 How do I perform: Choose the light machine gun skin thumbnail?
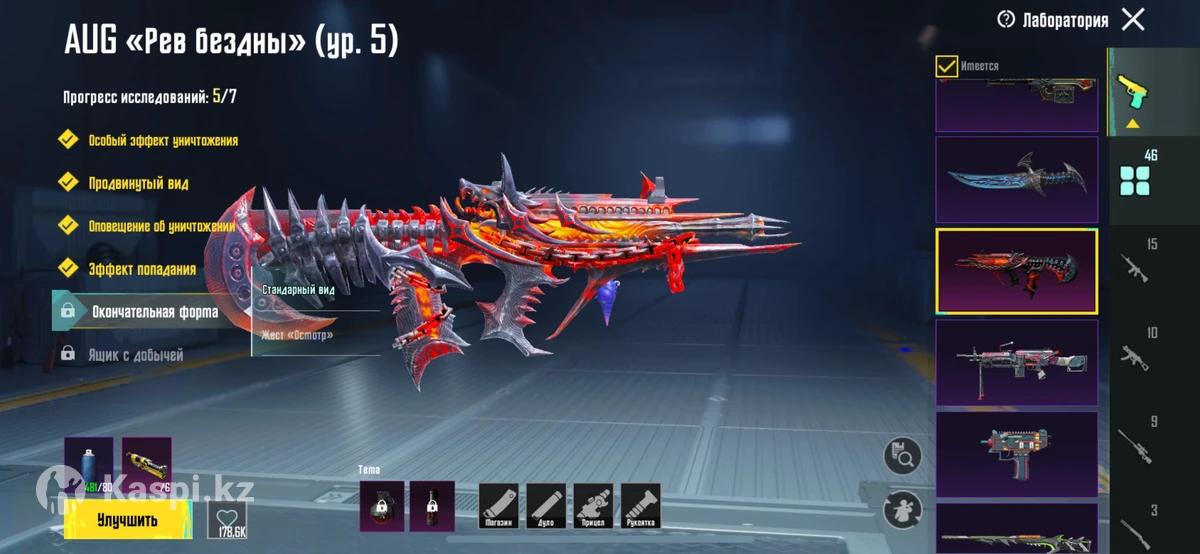click(x=1016, y=363)
